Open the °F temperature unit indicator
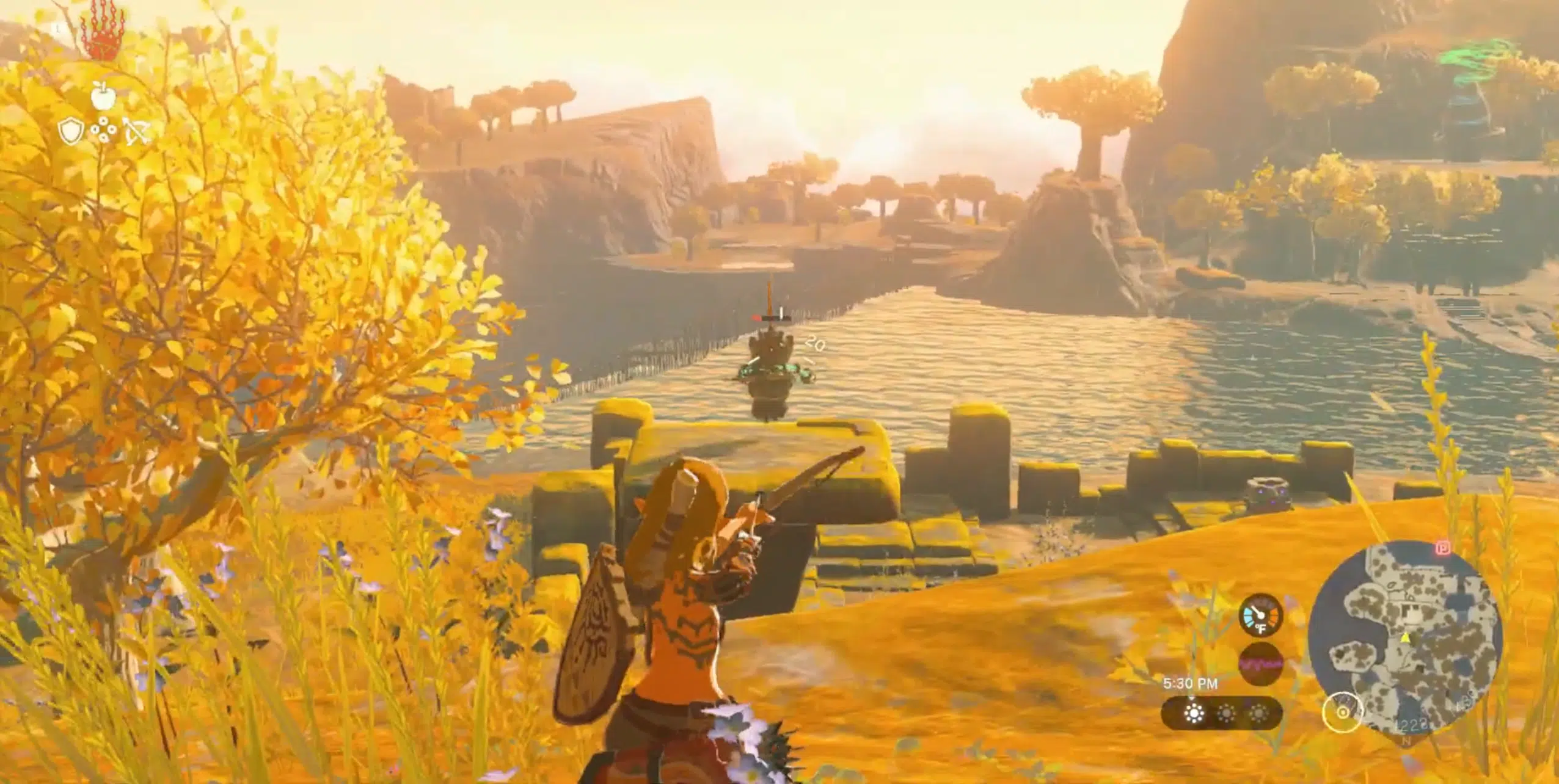The width and height of the screenshot is (1559, 784). coord(1261,630)
